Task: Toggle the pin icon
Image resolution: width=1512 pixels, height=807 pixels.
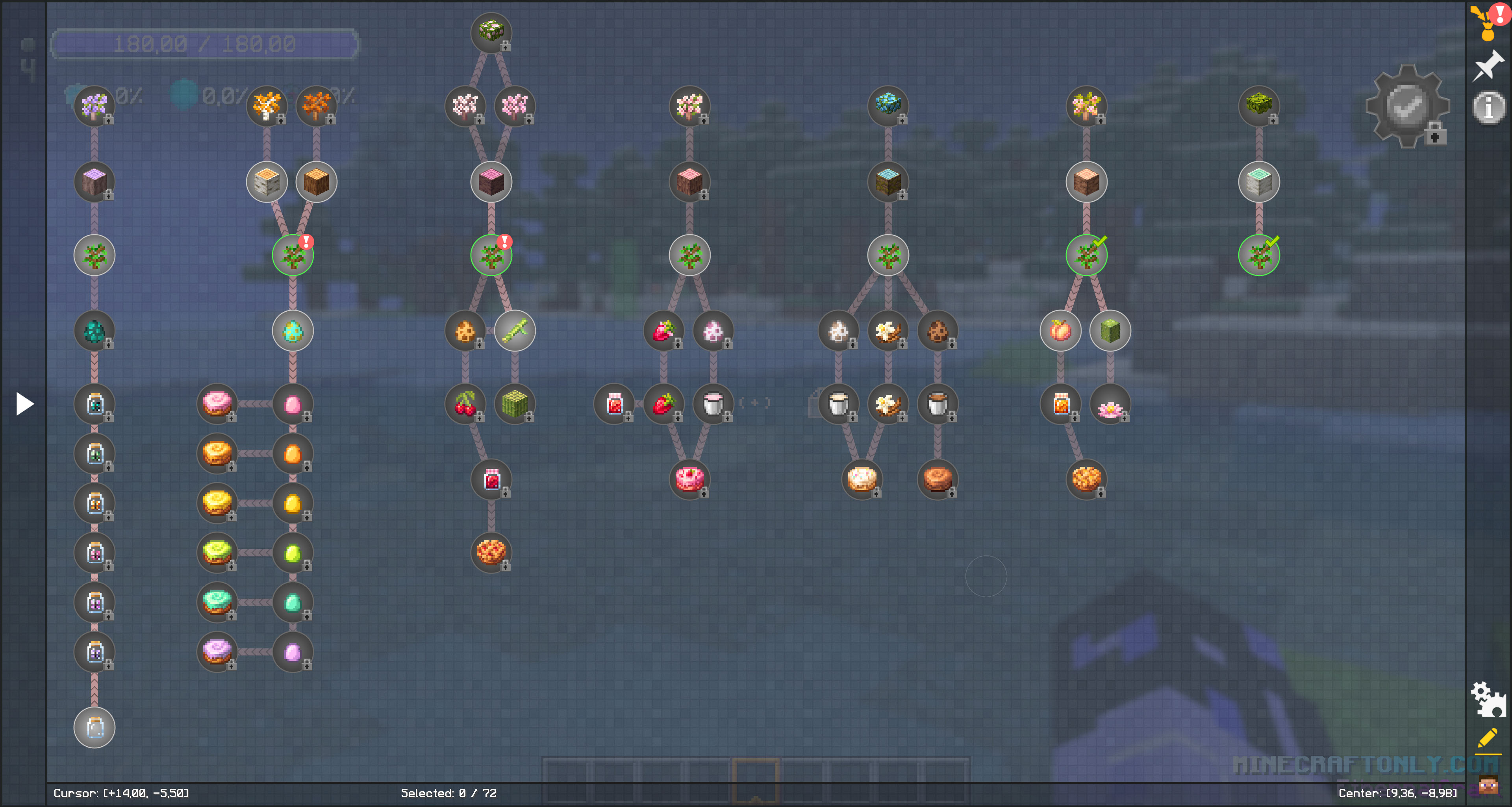Action: coord(1488,66)
